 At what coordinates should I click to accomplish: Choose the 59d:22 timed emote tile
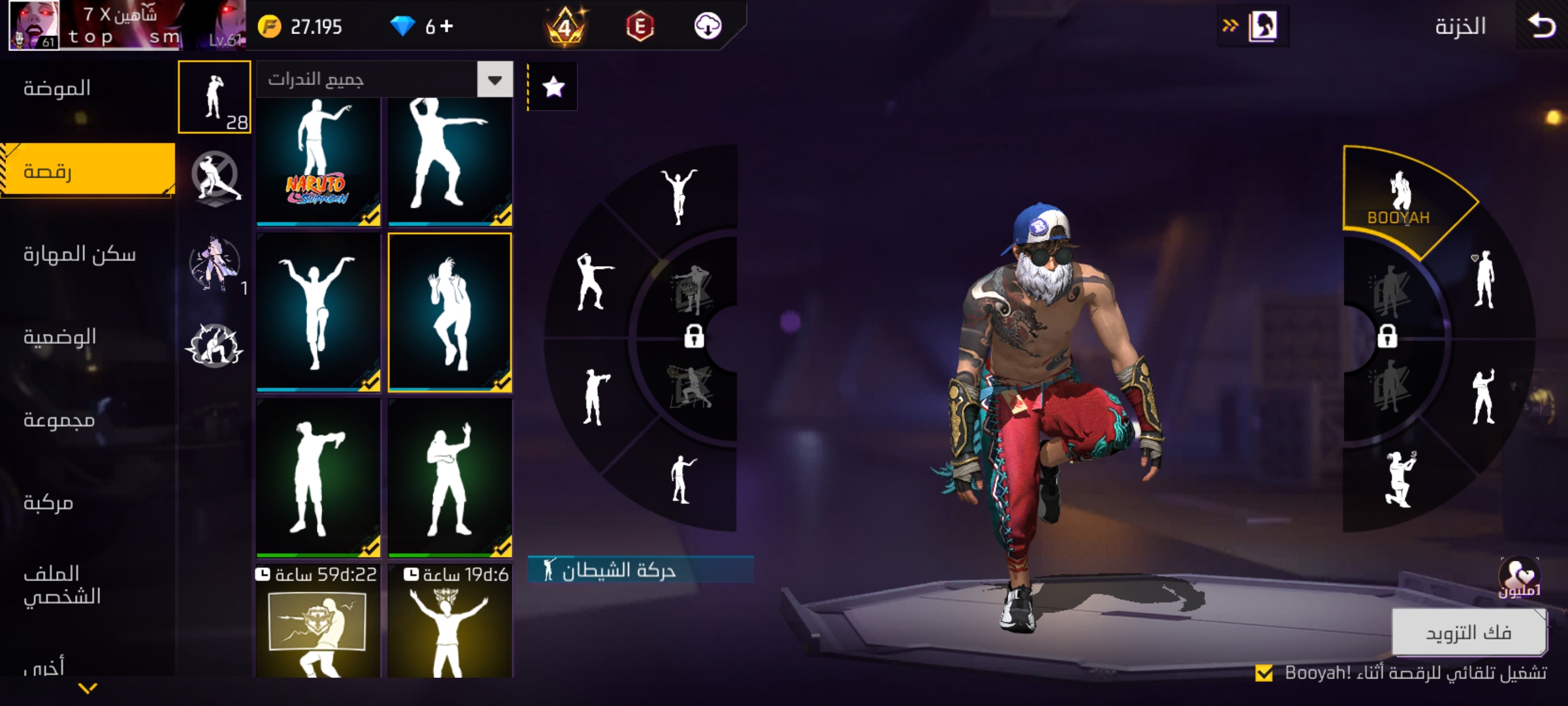pos(318,628)
